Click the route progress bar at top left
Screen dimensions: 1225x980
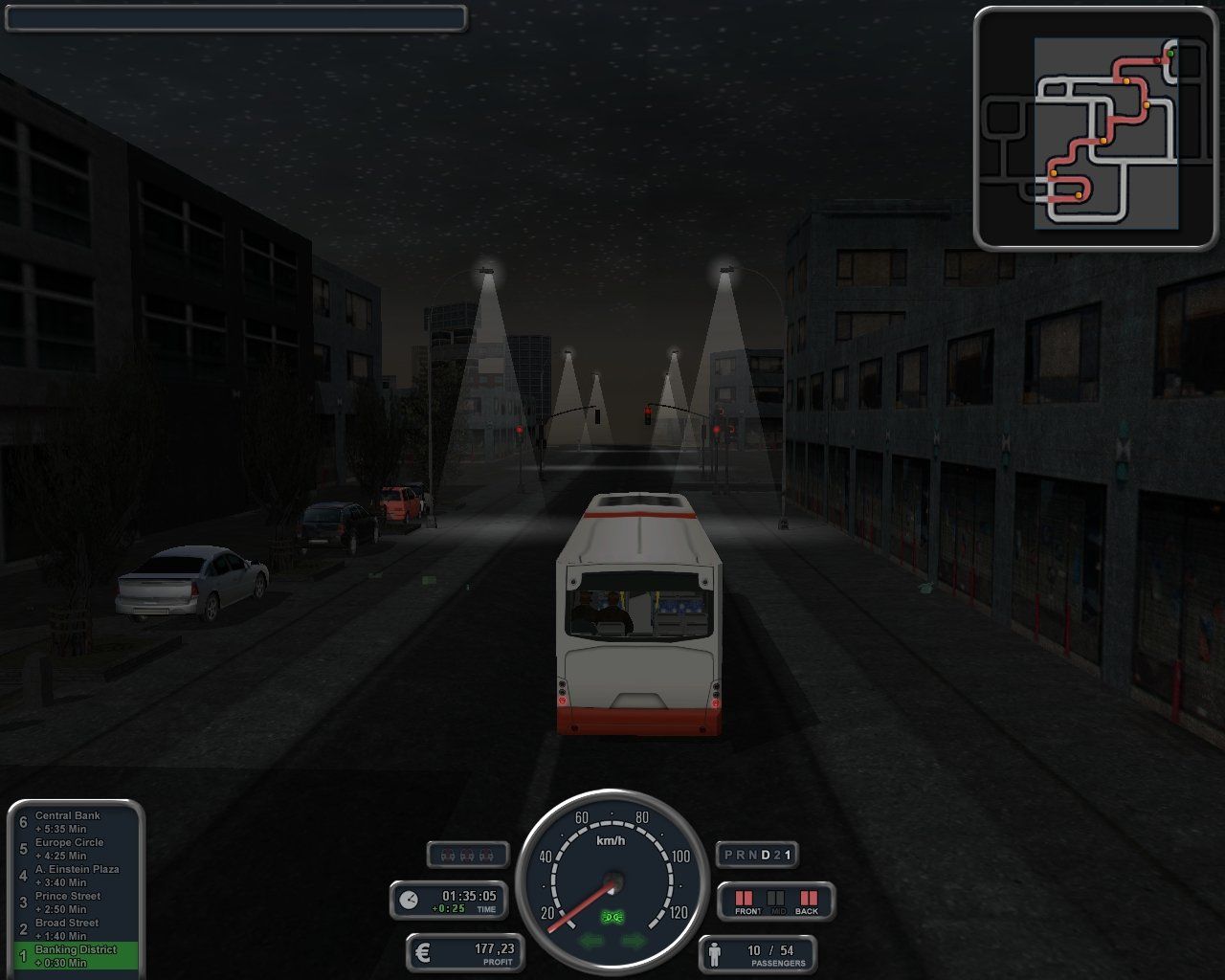pyautogui.click(x=234, y=19)
